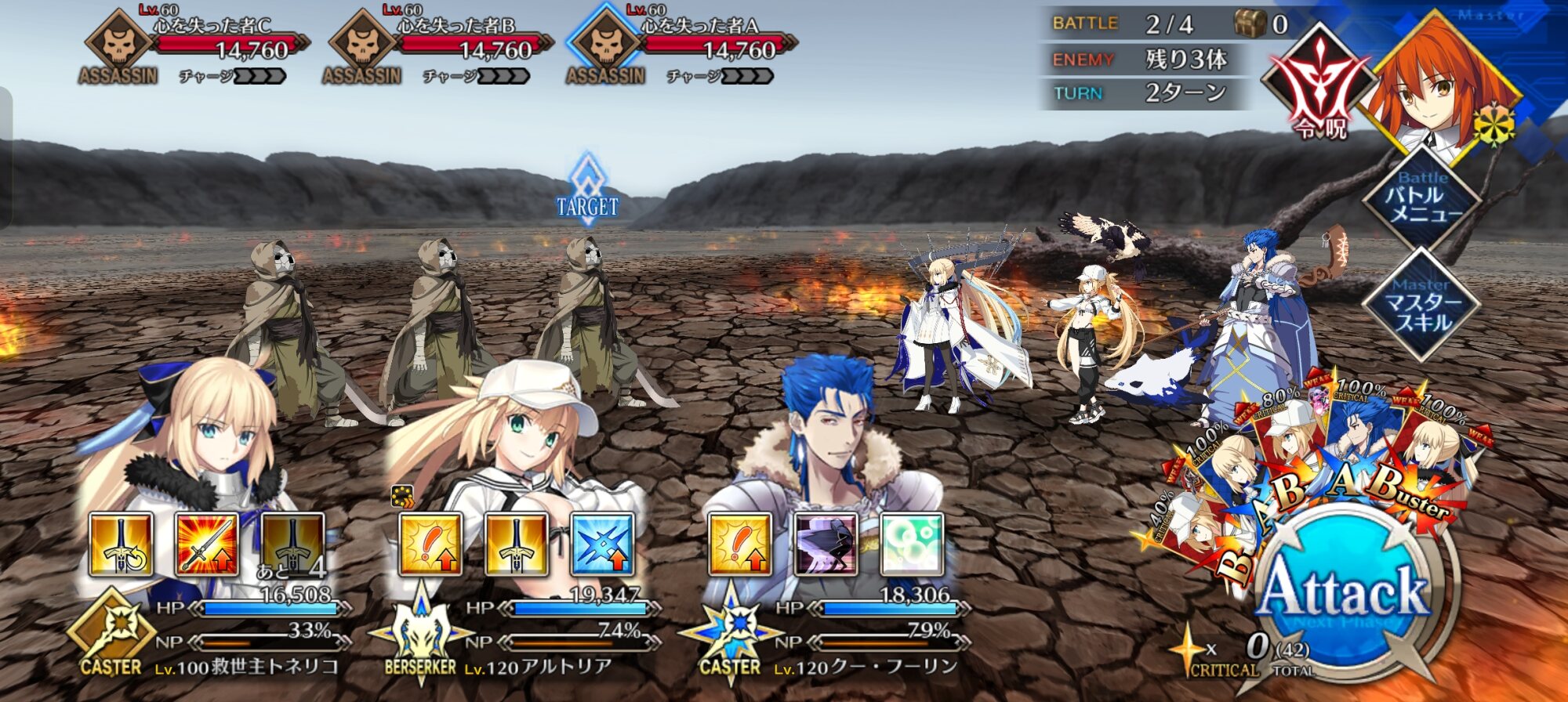Activate Tonelico's red sword attack-up skill
Viewport: 1568px width, 702px height.
coord(207,544)
